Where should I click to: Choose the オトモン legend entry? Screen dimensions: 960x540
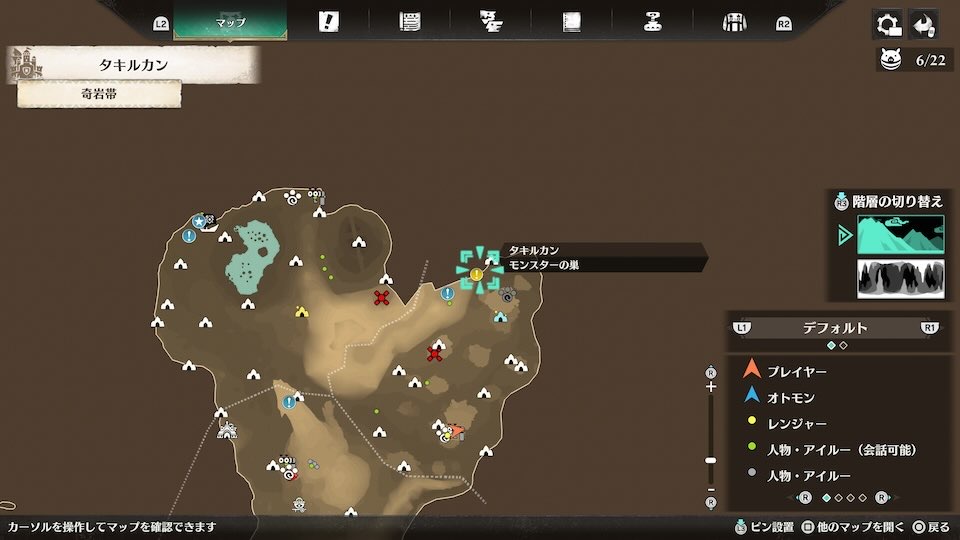[x=790, y=397]
